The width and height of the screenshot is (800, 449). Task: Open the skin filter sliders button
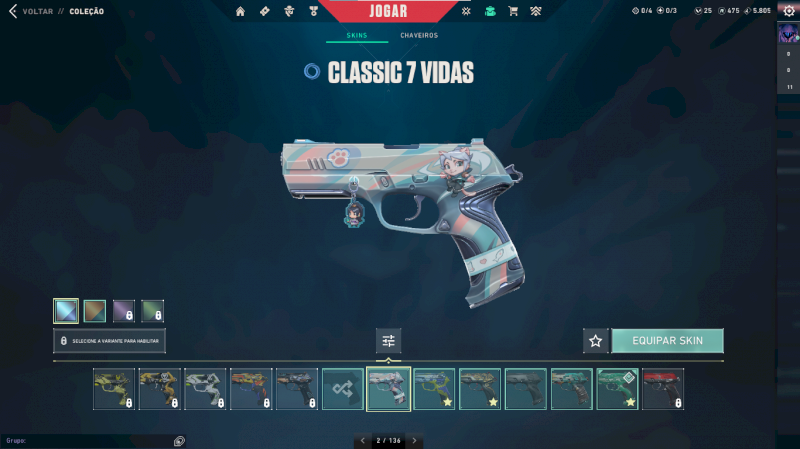[389, 341]
